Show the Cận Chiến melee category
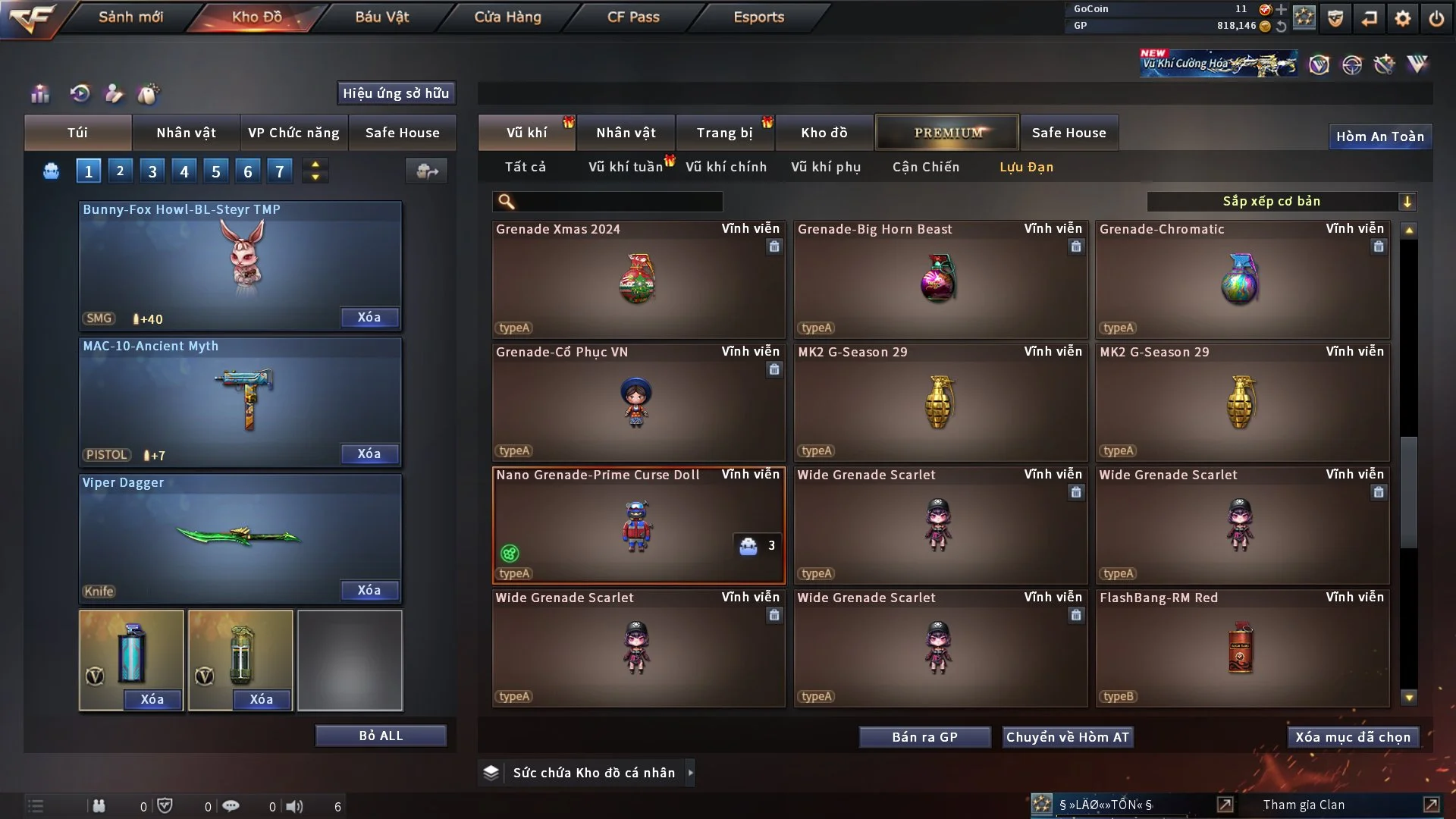Viewport: 1456px width, 819px height. coord(925,167)
